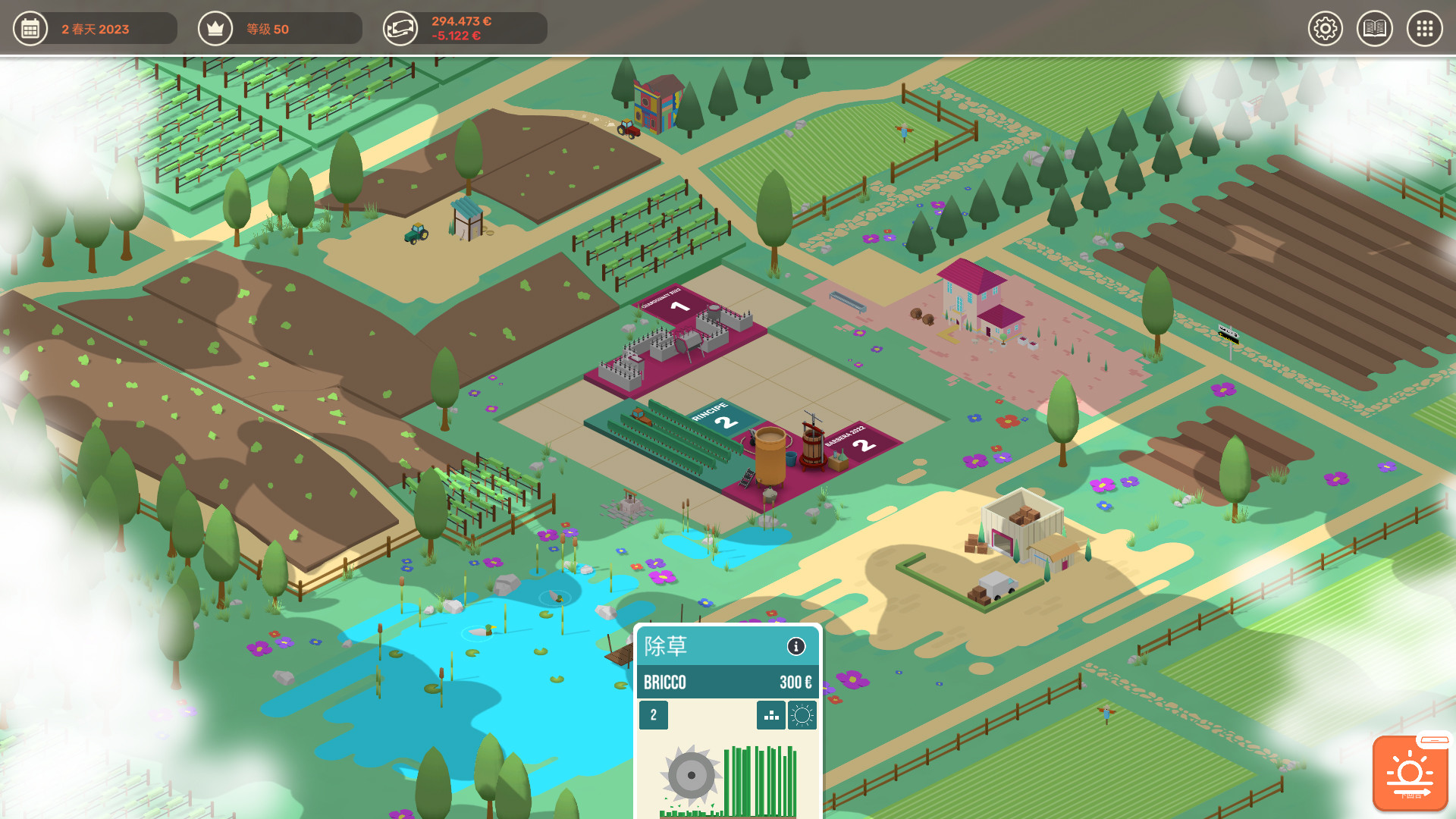Click the worker dots icon on the weeding card
Viewport: 1456px width, 819px height.
770,715
